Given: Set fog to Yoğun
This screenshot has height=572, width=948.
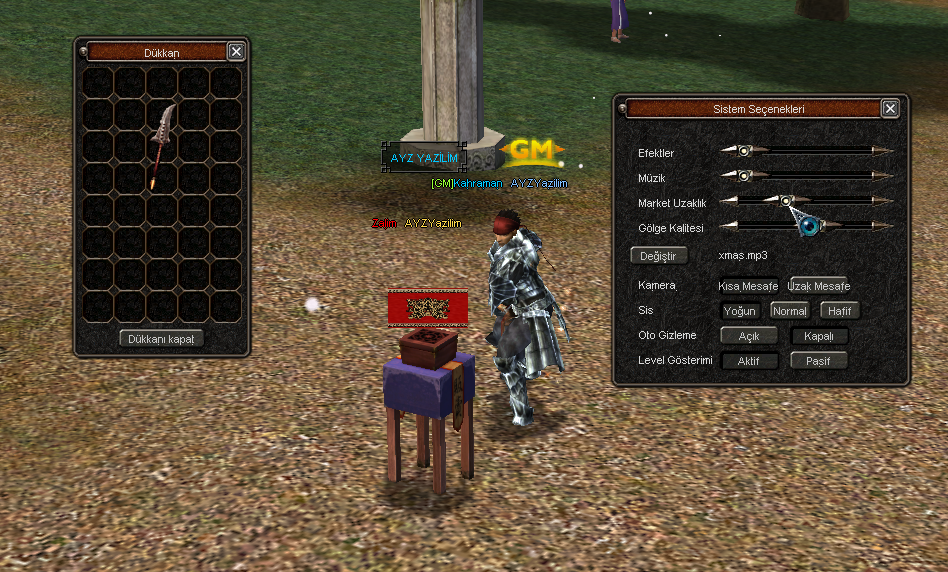Looking at the screenshot, I should point(740,311).
